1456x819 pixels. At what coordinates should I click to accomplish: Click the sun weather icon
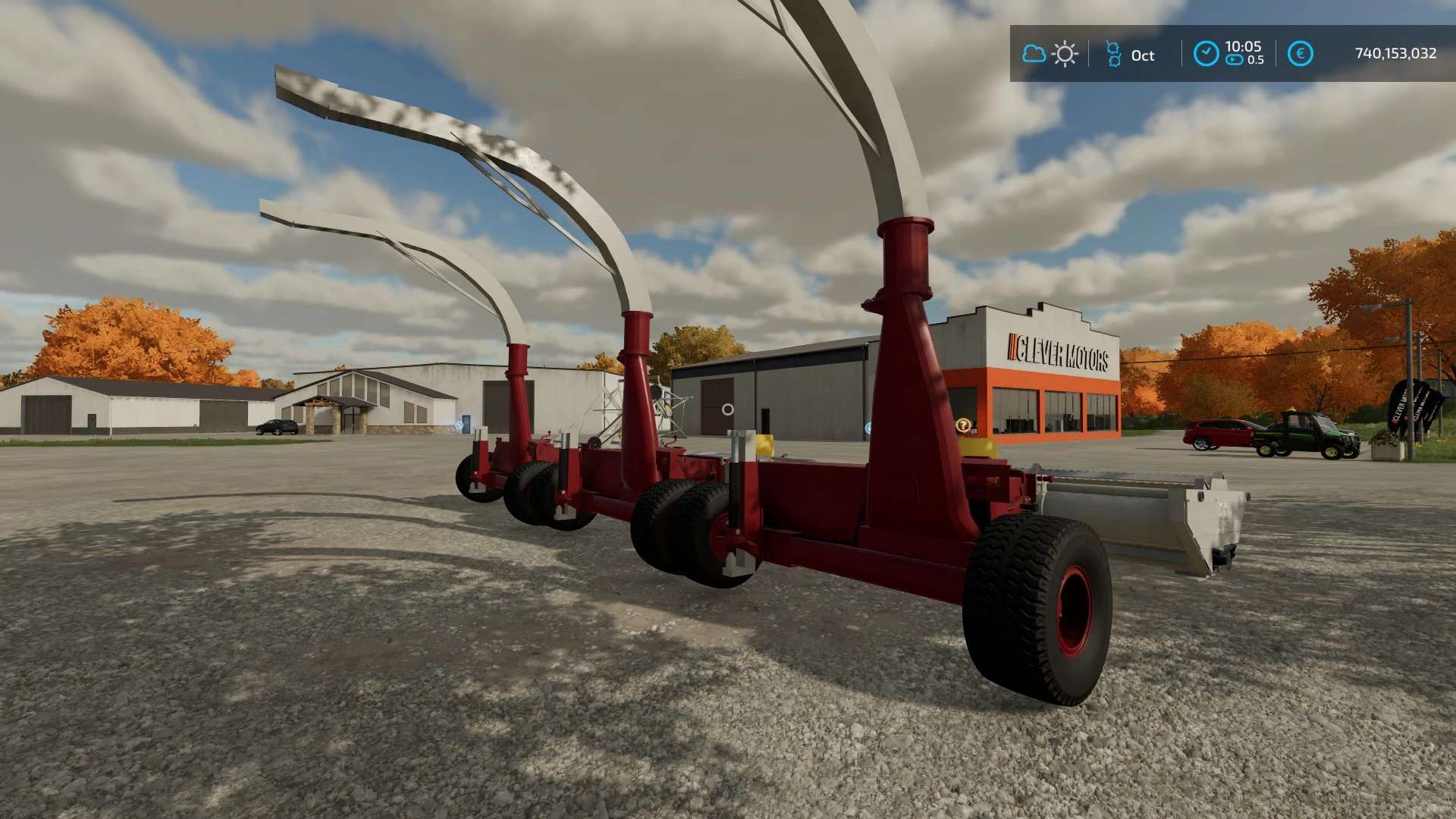(x=1065, y=54)
